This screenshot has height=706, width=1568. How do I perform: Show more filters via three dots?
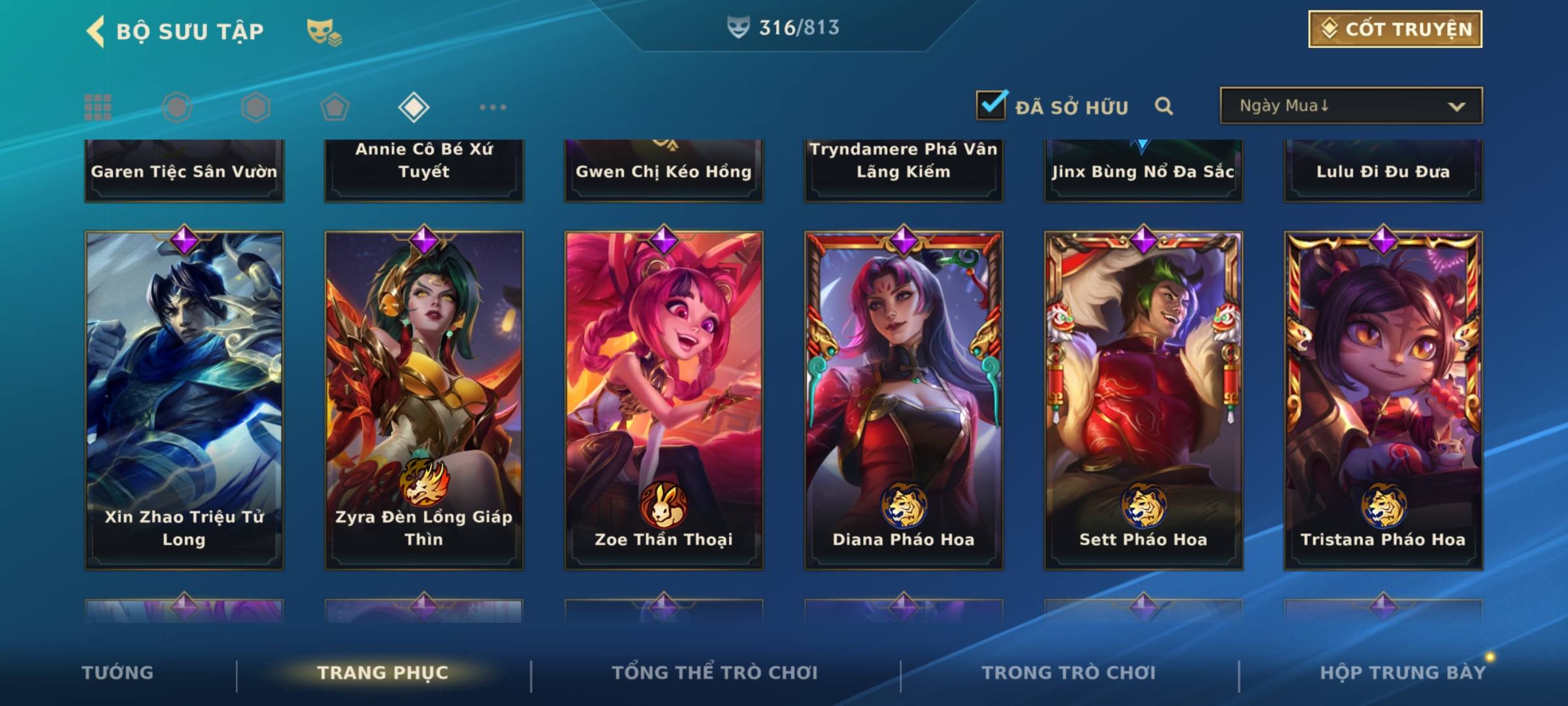coord(493,107)
